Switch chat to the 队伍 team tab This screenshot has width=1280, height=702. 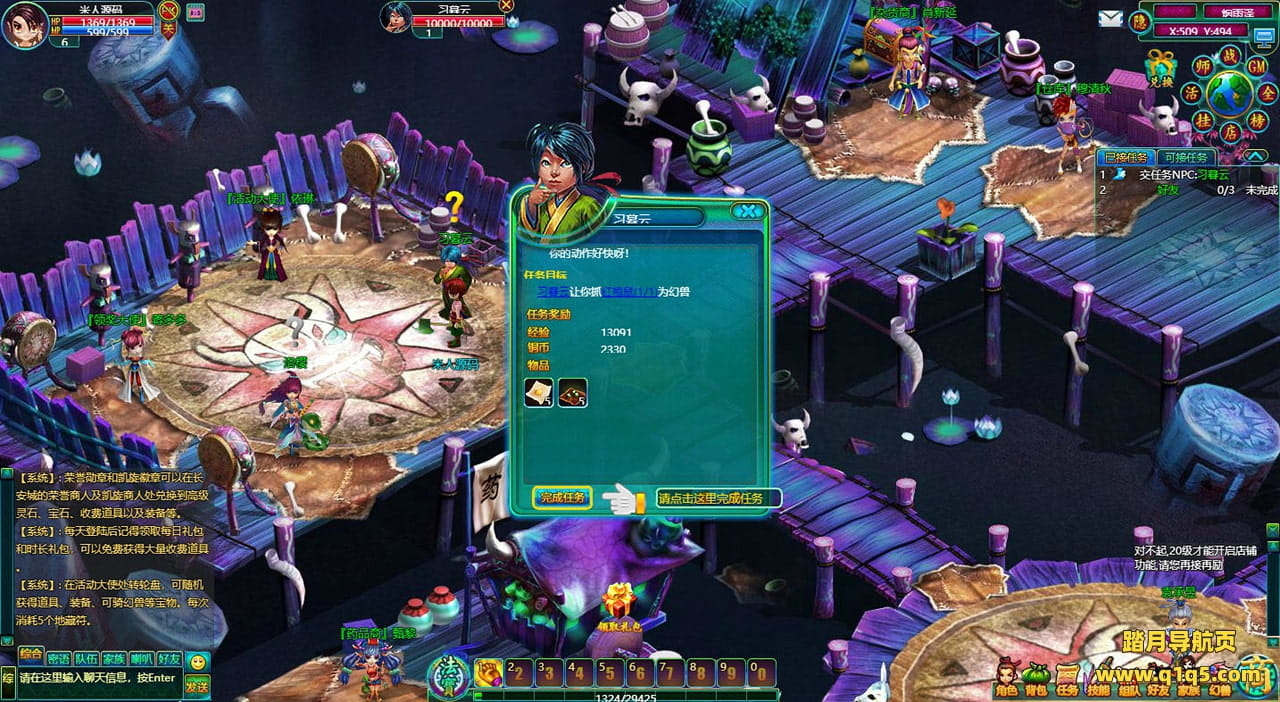click(x=86, y=659)
